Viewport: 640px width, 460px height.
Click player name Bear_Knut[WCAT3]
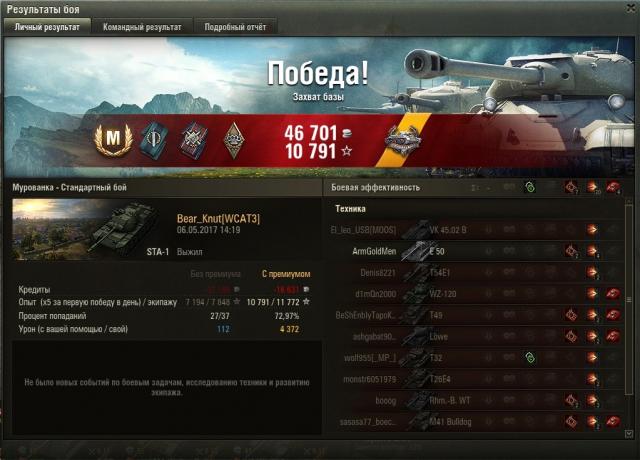[218, 218]
